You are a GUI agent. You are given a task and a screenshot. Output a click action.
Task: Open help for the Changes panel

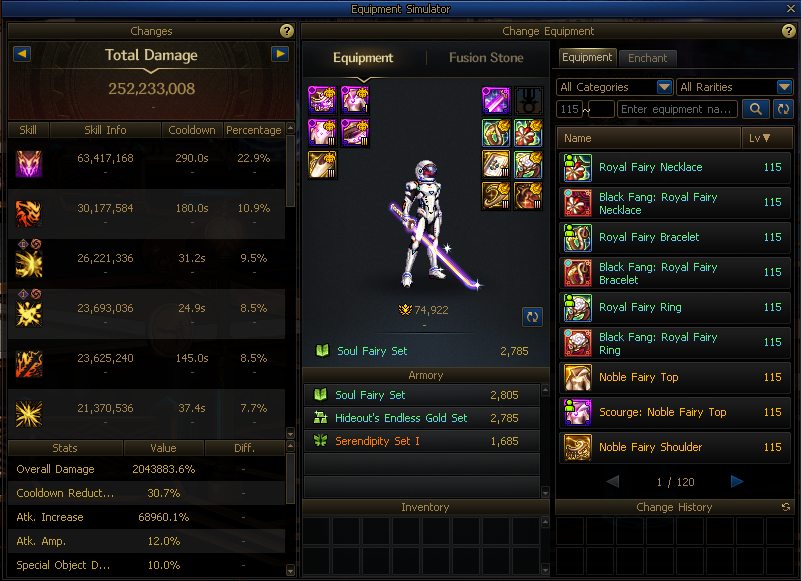(287, 32)
